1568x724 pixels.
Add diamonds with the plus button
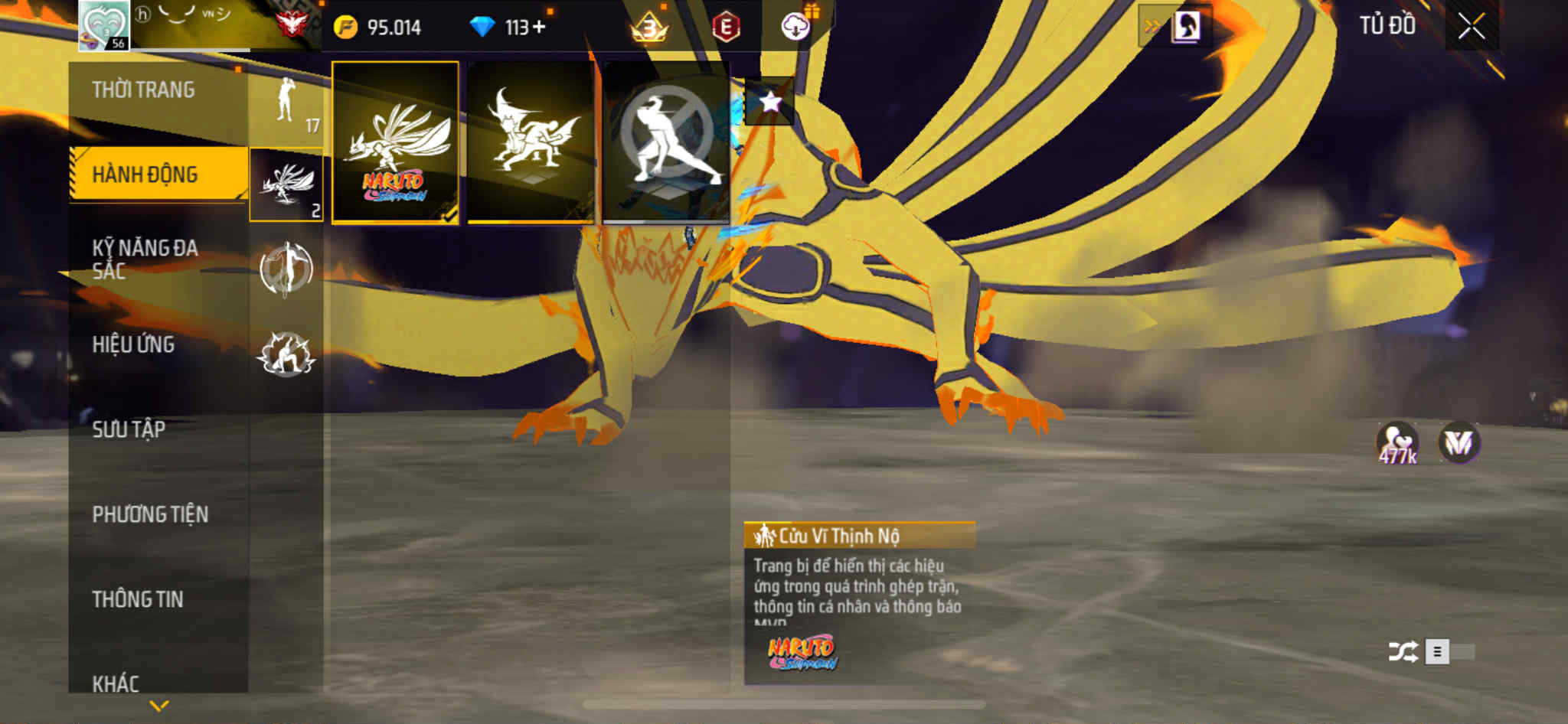[x=540, y=28]
